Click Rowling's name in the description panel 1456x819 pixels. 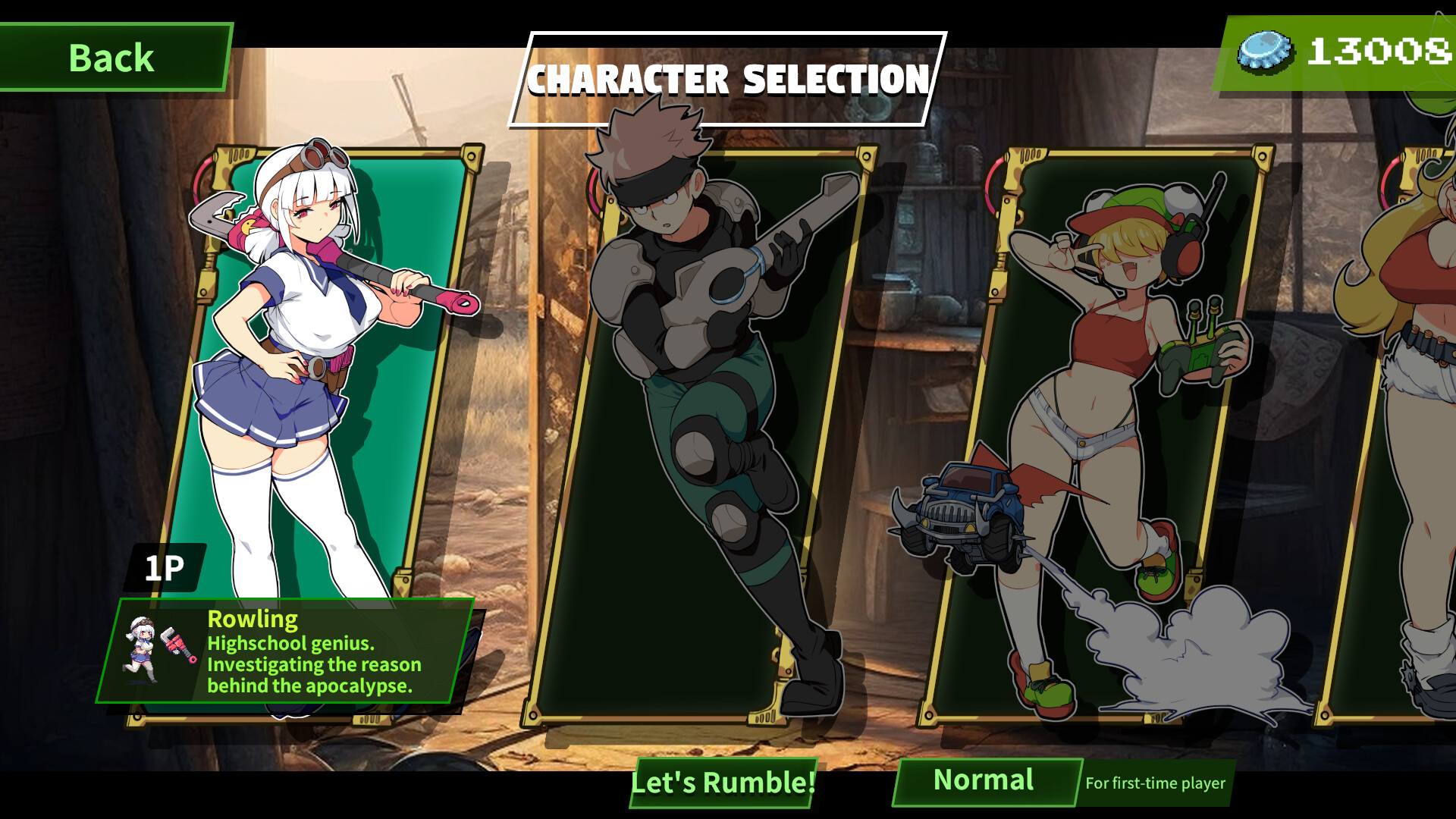(253, 620)
